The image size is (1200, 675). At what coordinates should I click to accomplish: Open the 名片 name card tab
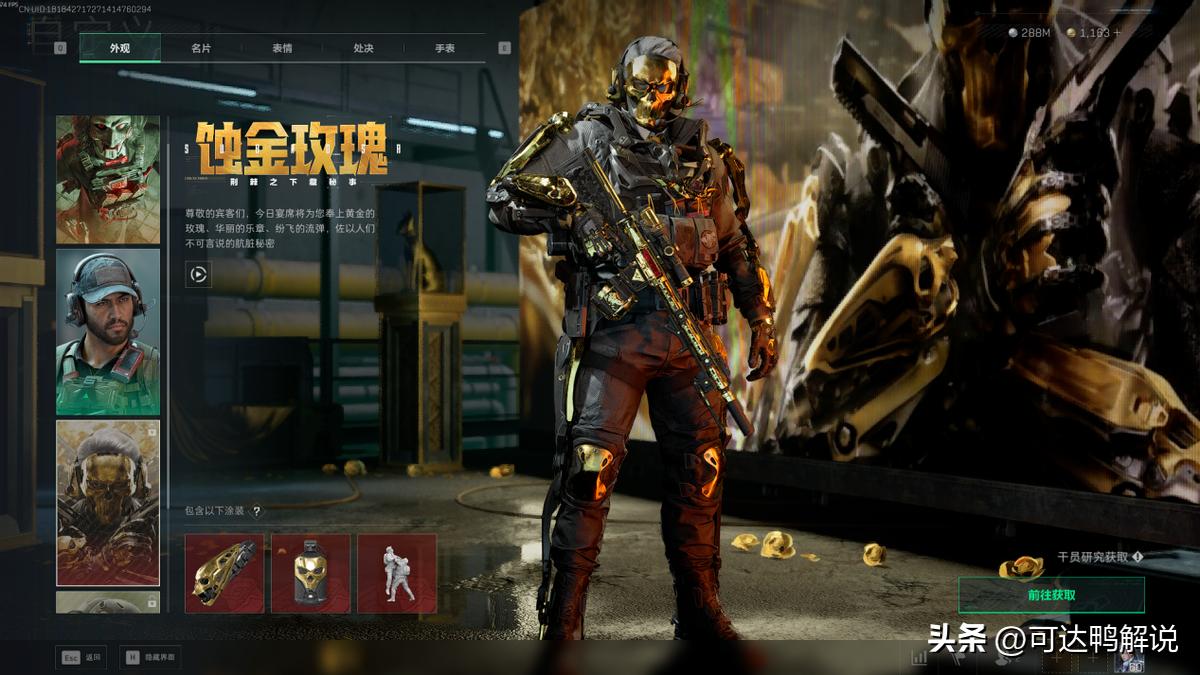(201, 48)
